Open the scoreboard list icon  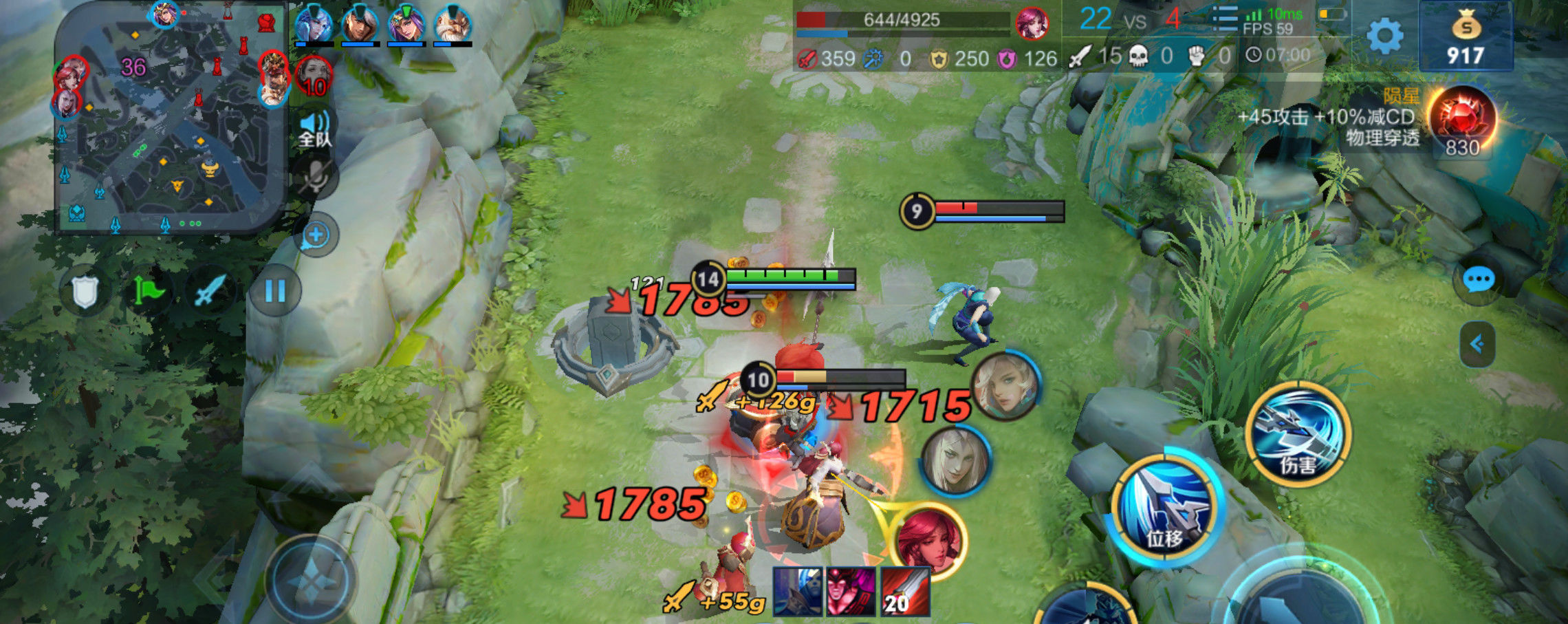pyautogui.click(x=1224, y=19)
